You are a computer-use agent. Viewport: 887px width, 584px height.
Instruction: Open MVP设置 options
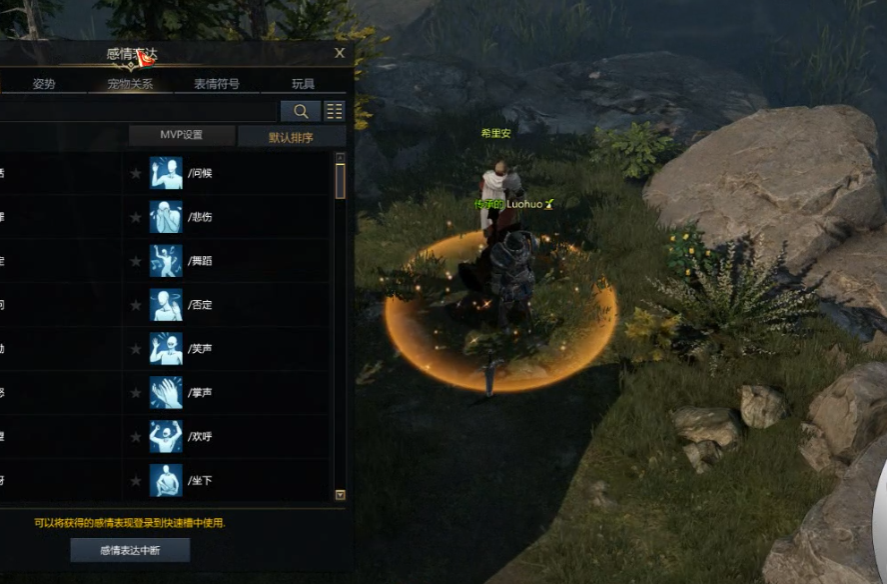pyautogui.click(x=181, y=135)
